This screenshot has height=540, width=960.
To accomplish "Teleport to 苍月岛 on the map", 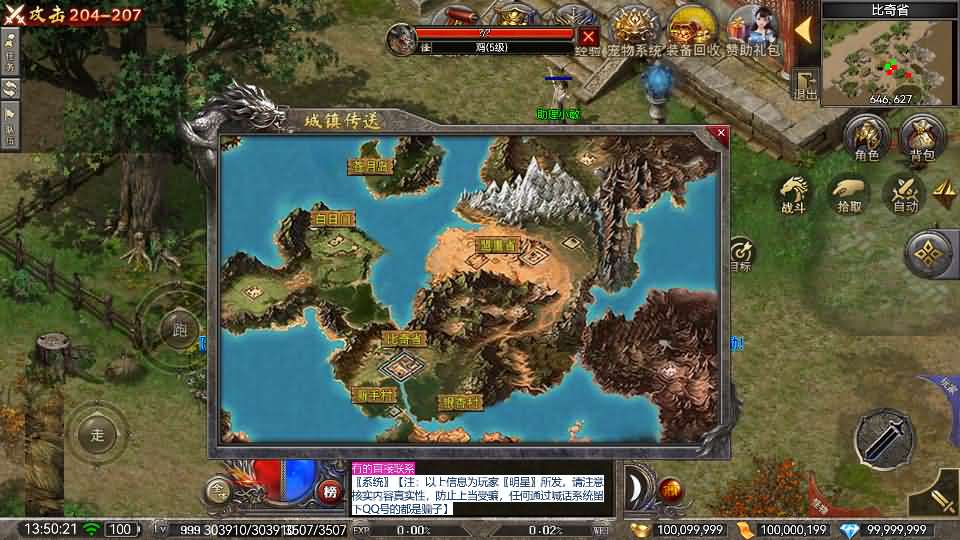I will [371, 166].
